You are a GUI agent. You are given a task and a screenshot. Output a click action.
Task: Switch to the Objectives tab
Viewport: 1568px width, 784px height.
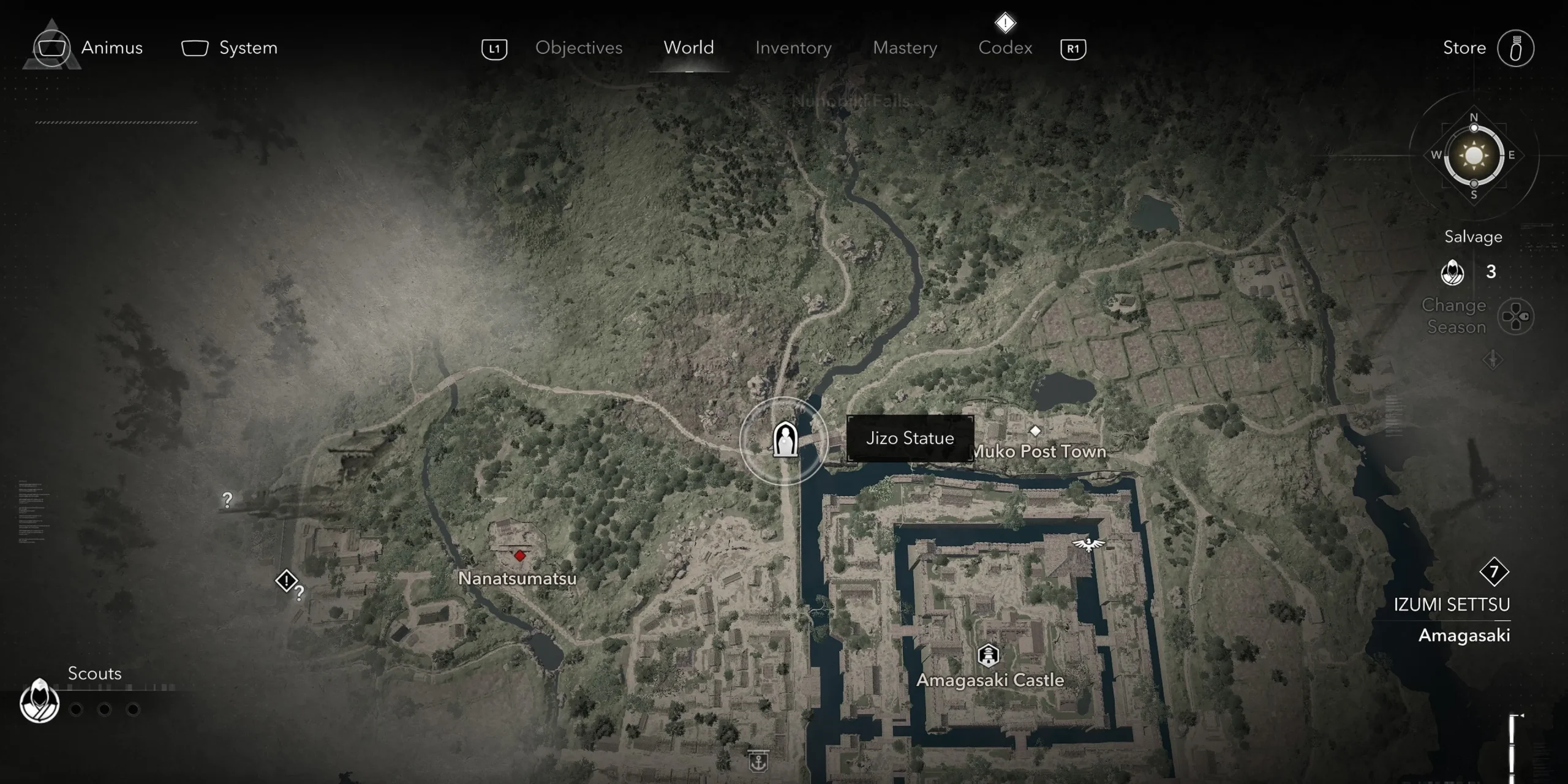[578, 48]
